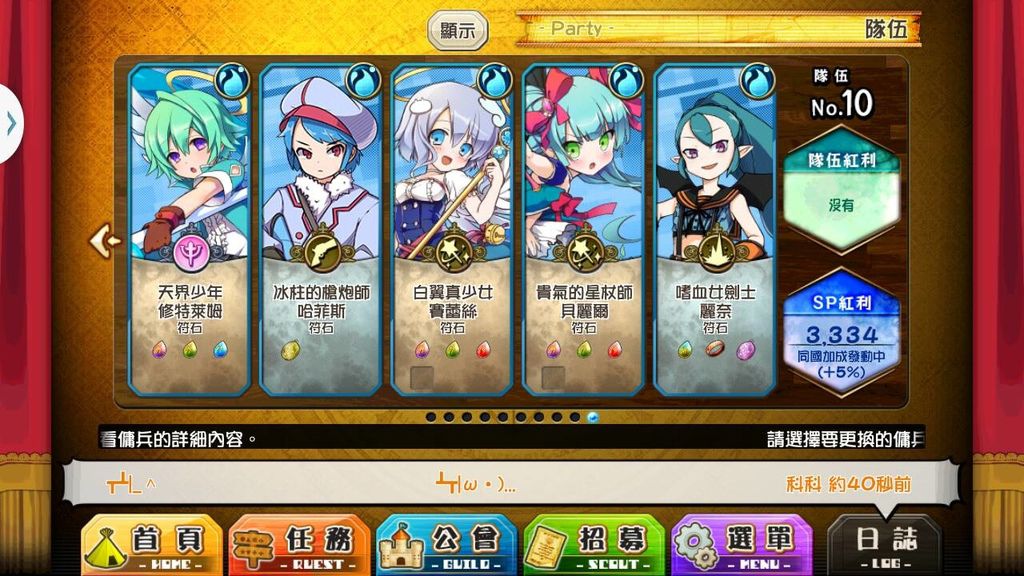Expand the side panel arrow tab
Image resolution: width=1024 pixels, height=576 pixels.
pyautogui.click(x=10, y=123)
